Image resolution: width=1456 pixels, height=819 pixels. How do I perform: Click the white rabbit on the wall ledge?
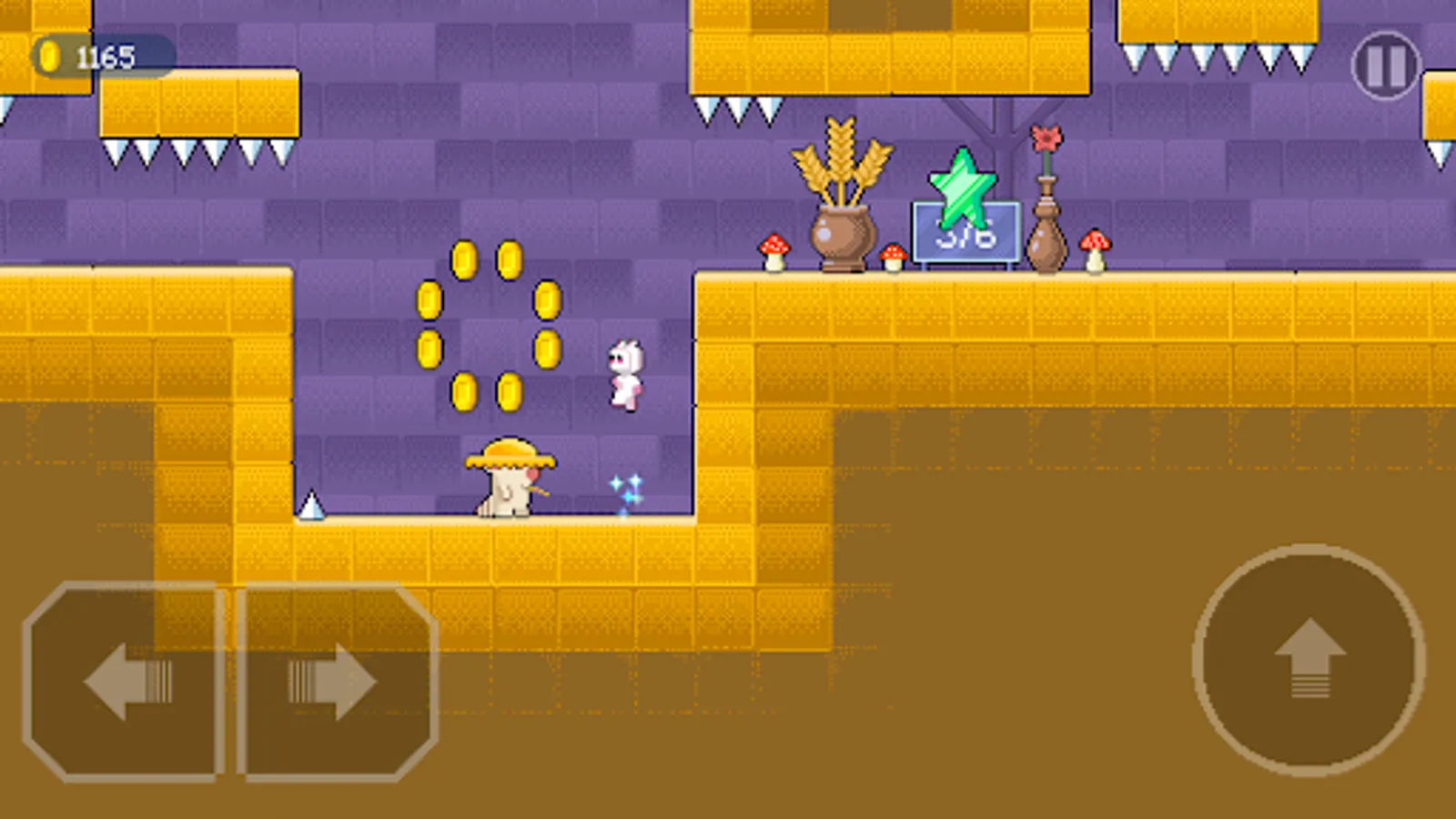(624, 374)
